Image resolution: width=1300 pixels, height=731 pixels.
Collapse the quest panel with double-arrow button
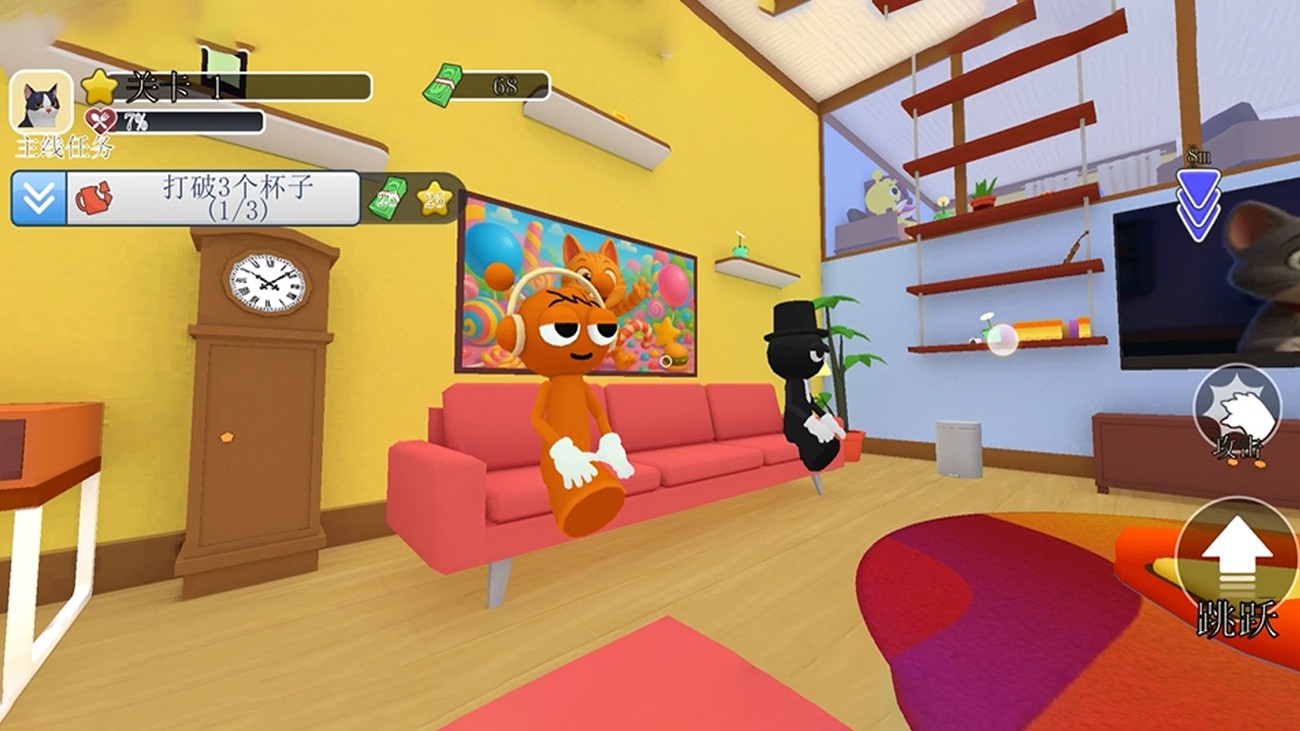39,198
